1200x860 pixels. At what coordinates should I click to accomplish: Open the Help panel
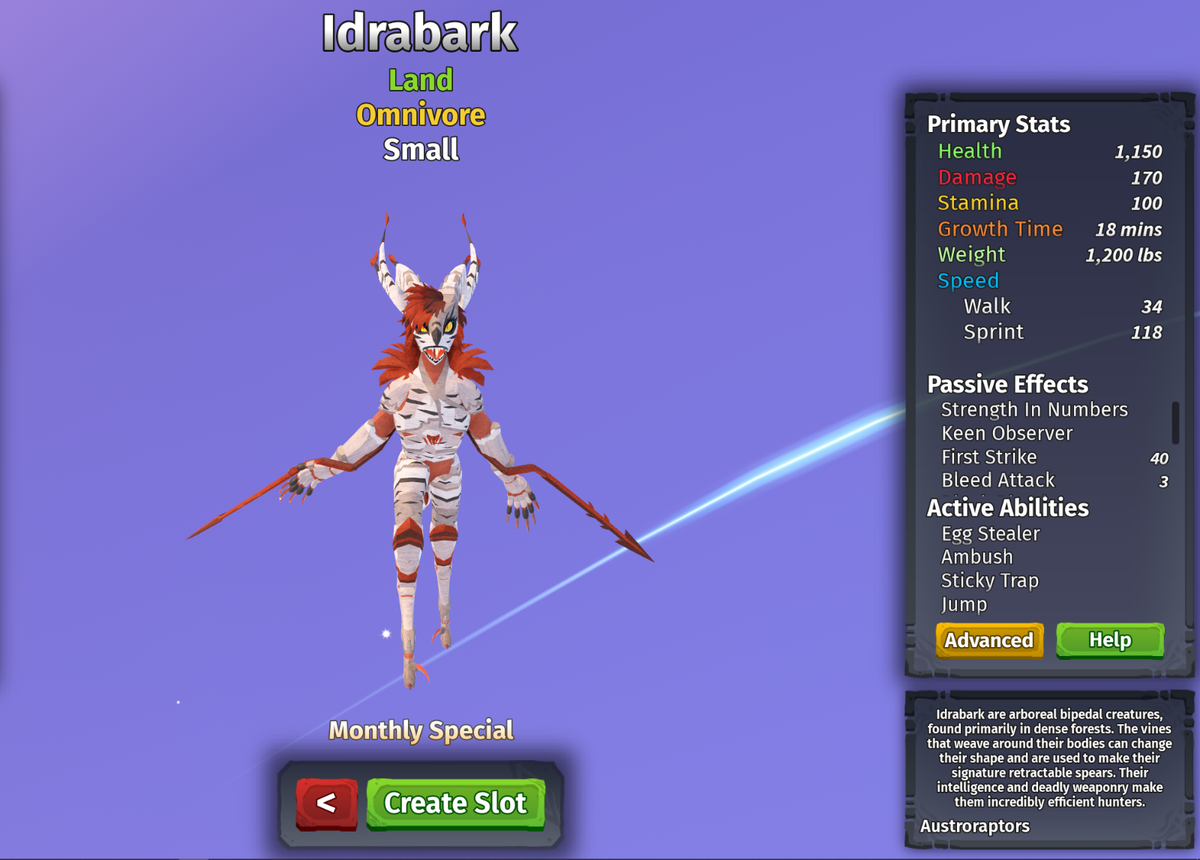pos(1110,640)
